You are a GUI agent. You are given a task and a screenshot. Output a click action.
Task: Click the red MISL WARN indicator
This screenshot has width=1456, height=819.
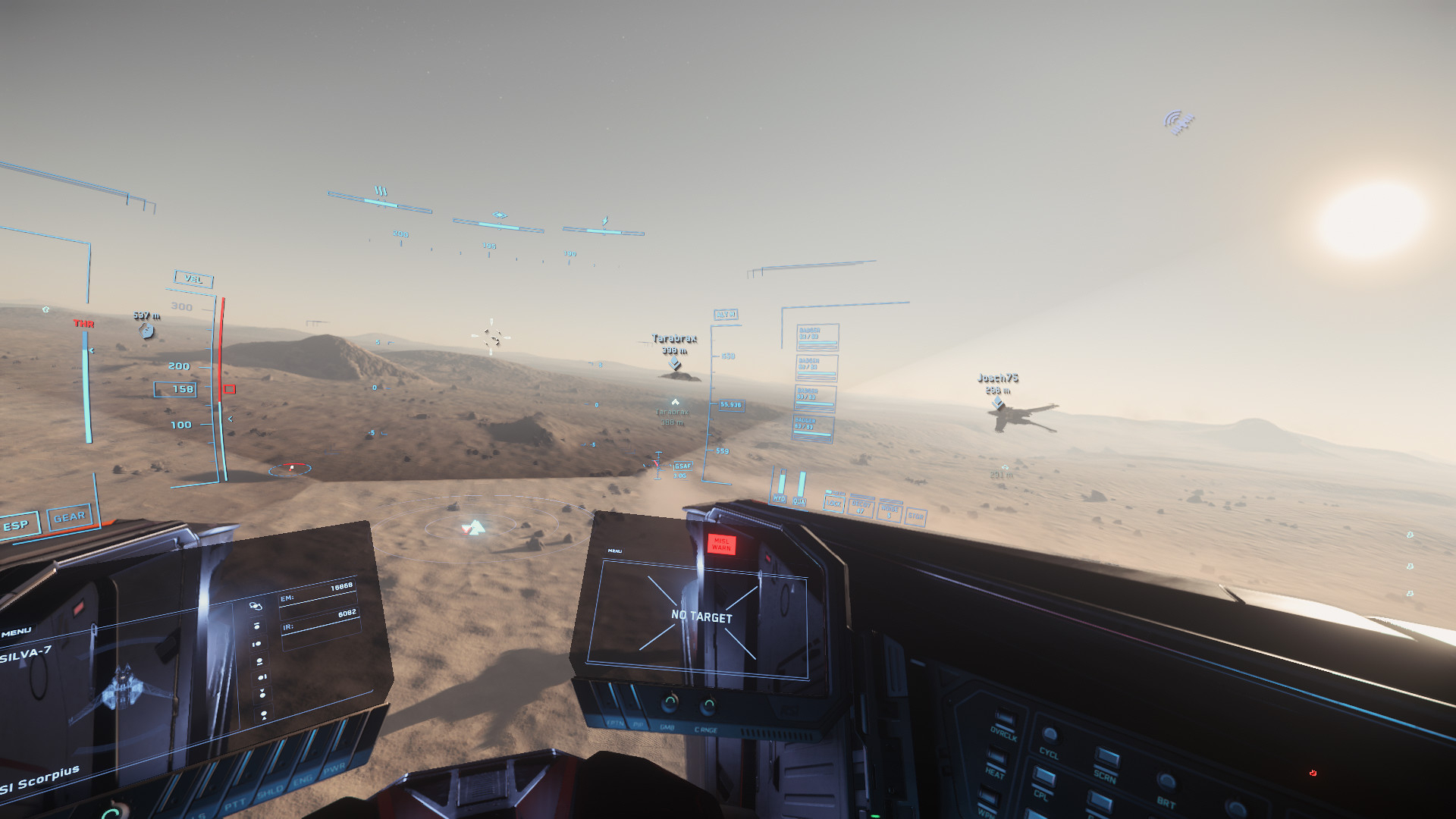coord(720,544)
